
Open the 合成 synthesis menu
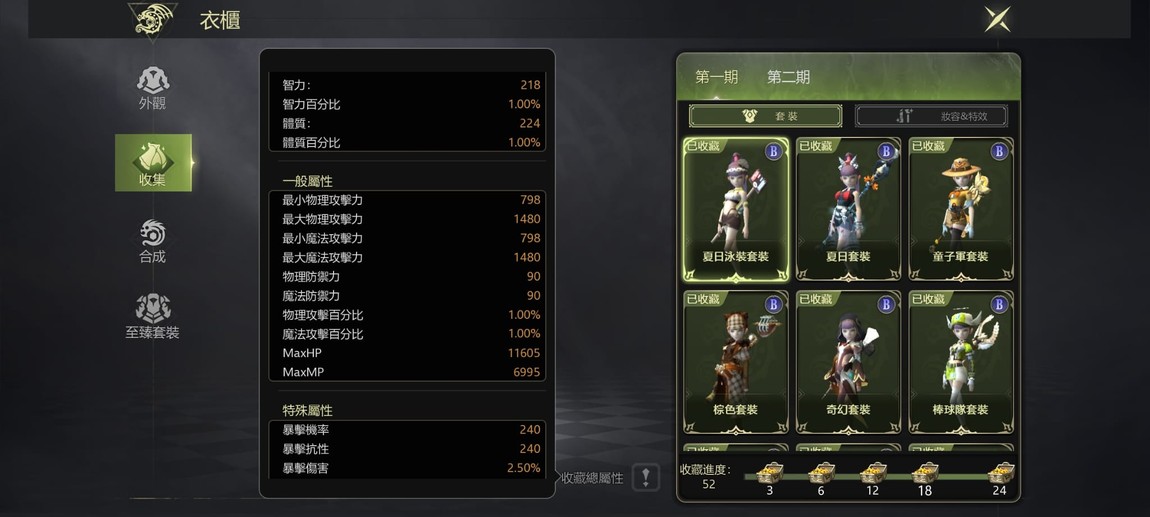click(x=153, y=241)
